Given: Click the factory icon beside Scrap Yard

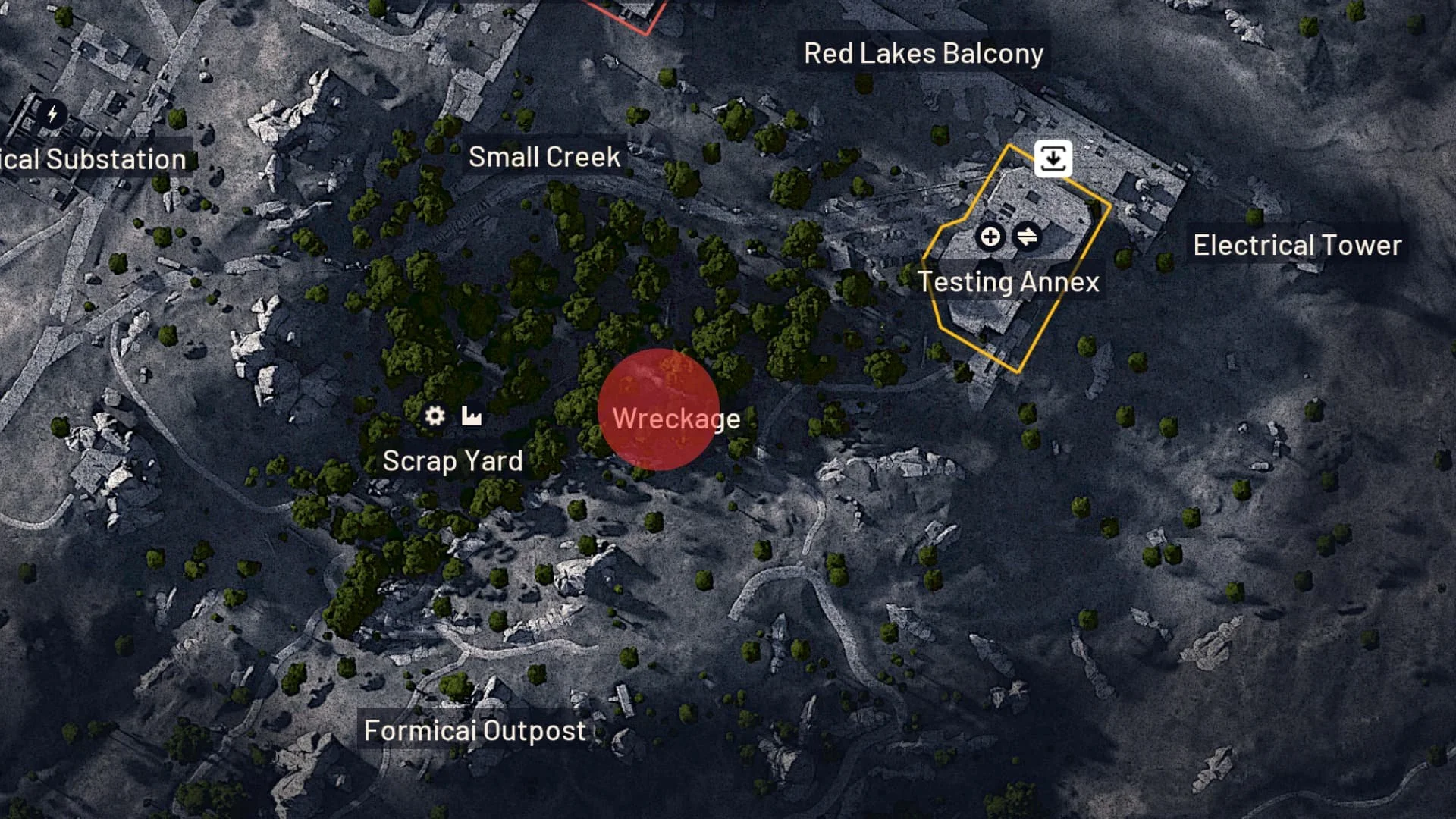Looking at the screenshot, I should pyautogui.click(x=470, y=416).
